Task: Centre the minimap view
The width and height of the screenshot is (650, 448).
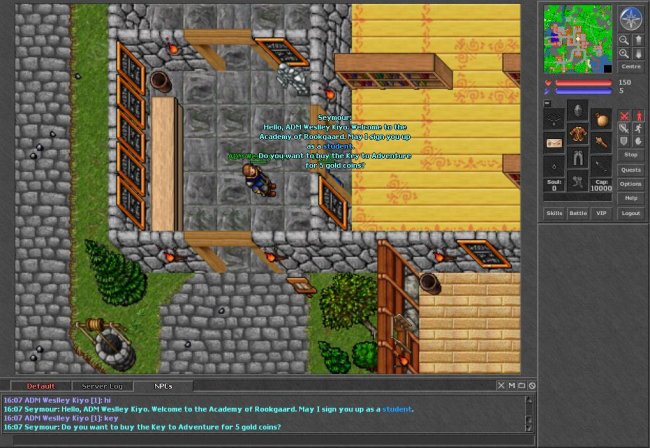Action: pyautogui.click(x=630, y=65)
